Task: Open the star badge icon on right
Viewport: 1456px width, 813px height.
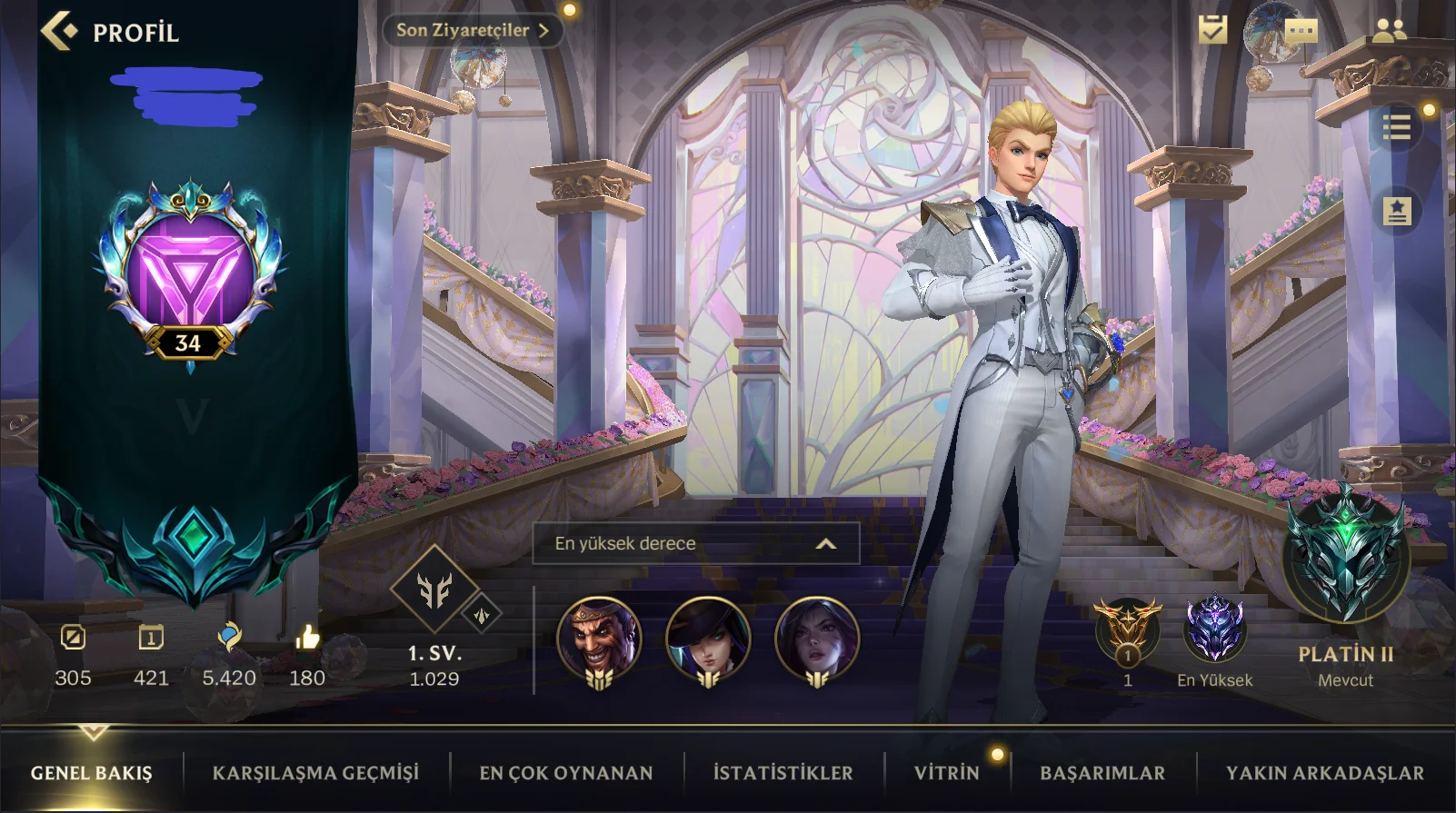Action: 1396,211
